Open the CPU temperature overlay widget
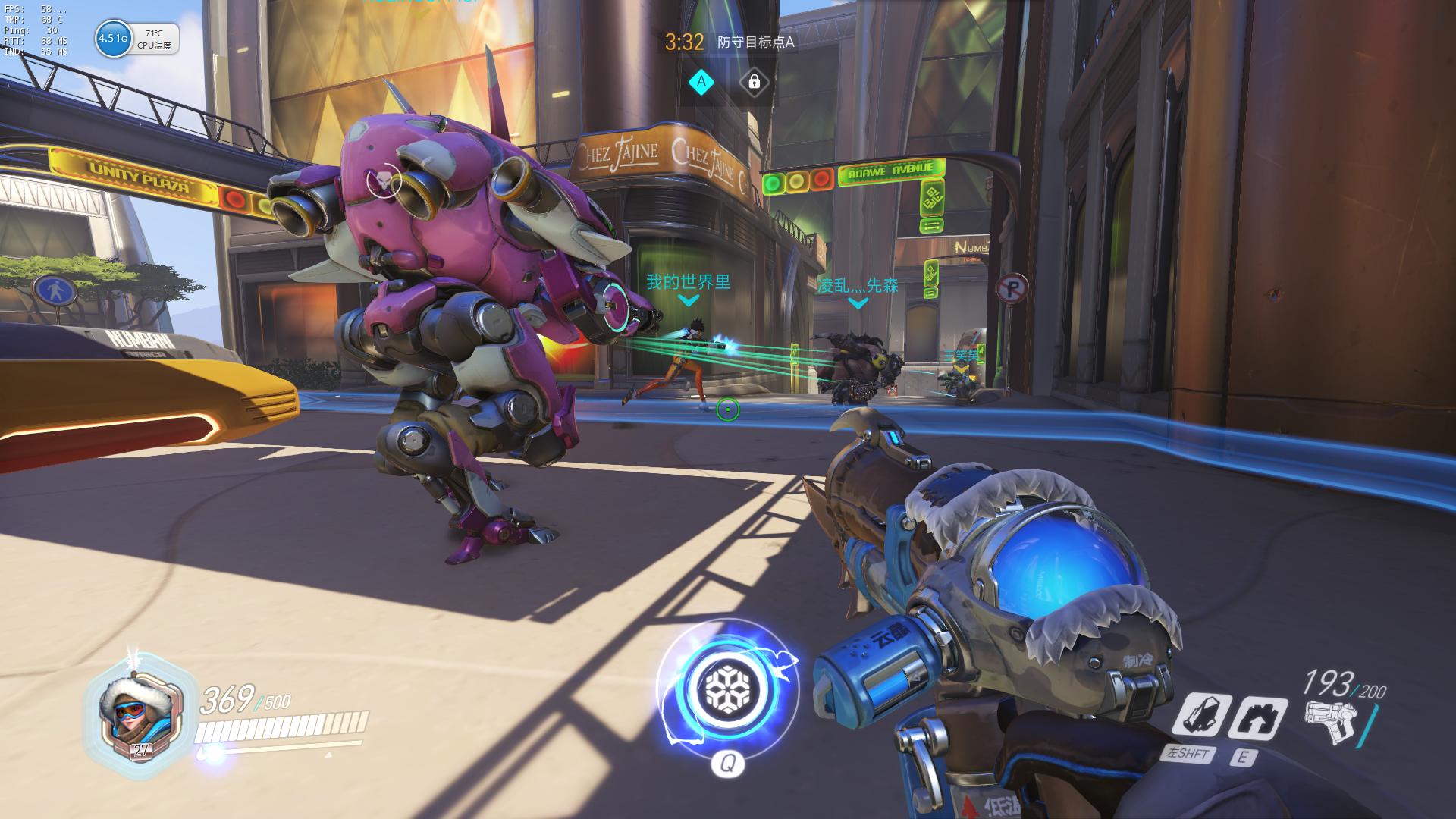 pos(154,39)
